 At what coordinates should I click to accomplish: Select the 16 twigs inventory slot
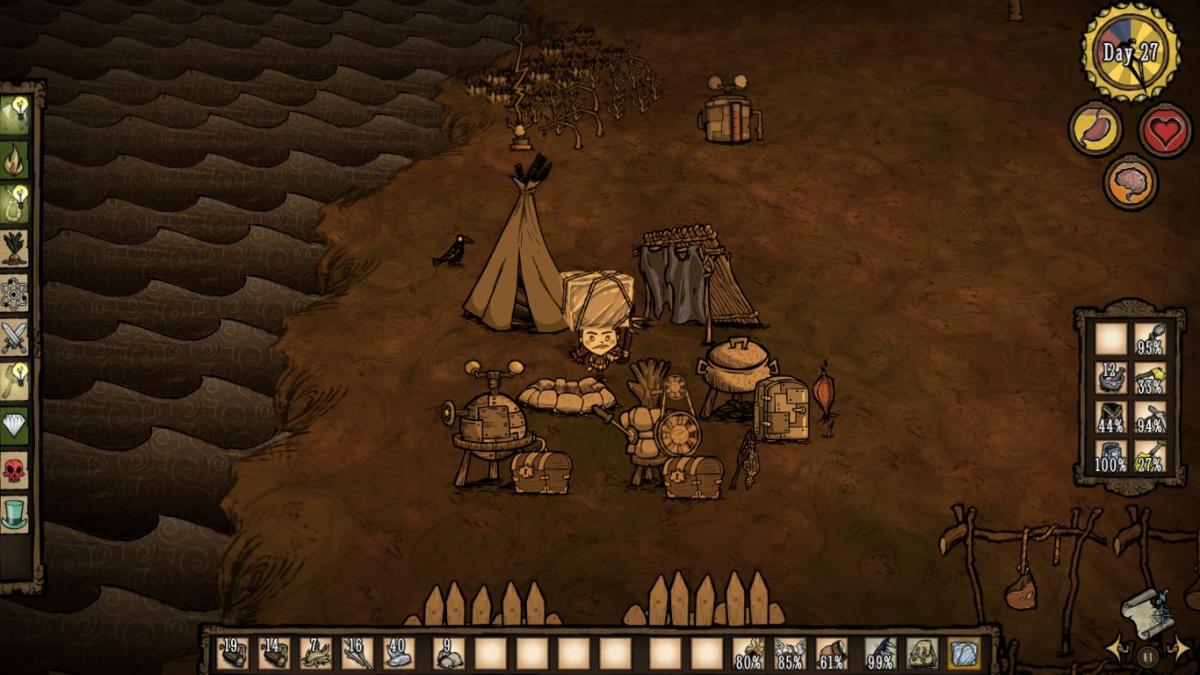[357, 653]
